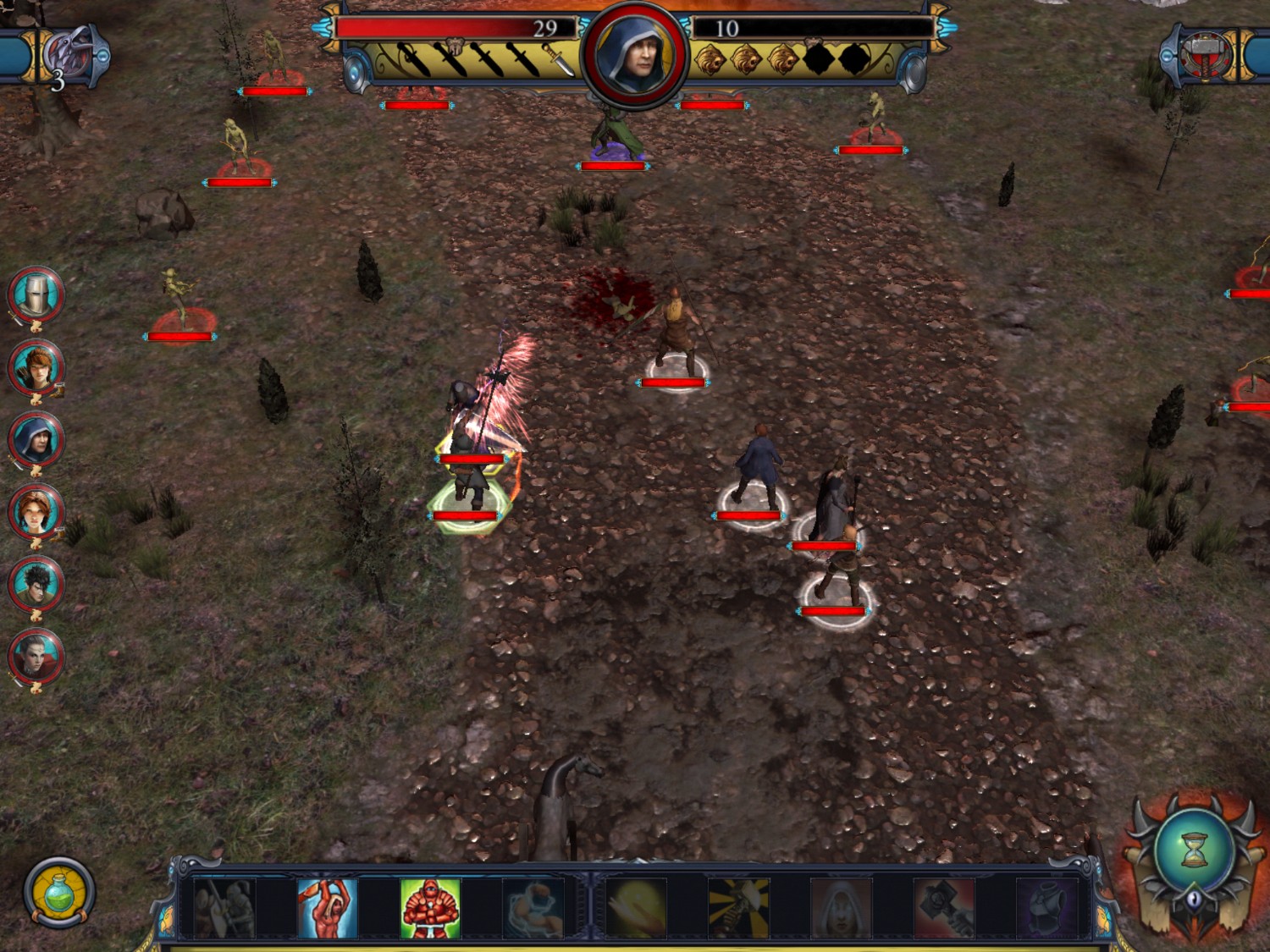The width and height of the screenshot is (1270, 952).
Task: Pick the spiky black-haired hero portrait
Action: tap(36, 585)
